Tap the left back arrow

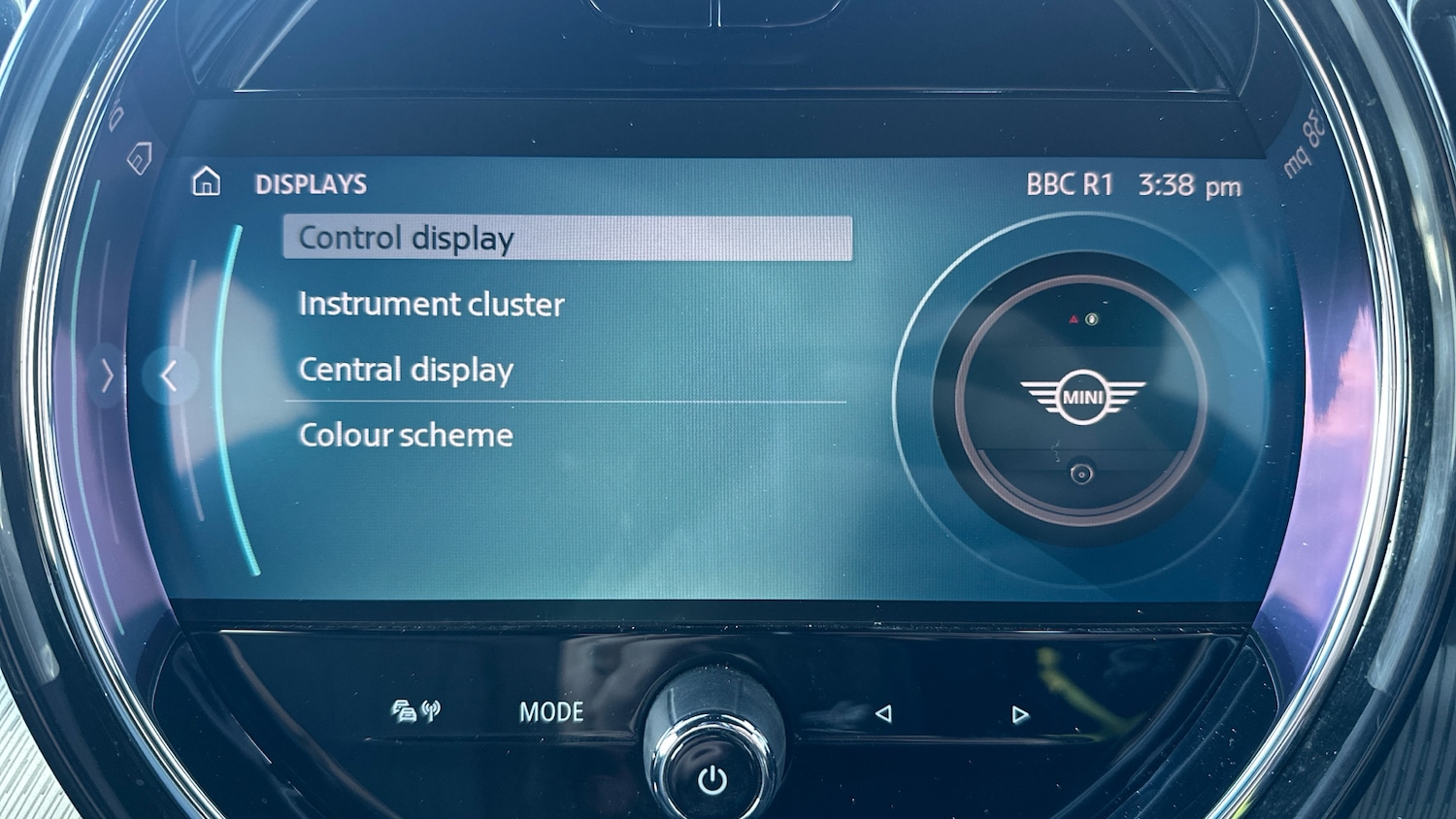coord(170,376)
